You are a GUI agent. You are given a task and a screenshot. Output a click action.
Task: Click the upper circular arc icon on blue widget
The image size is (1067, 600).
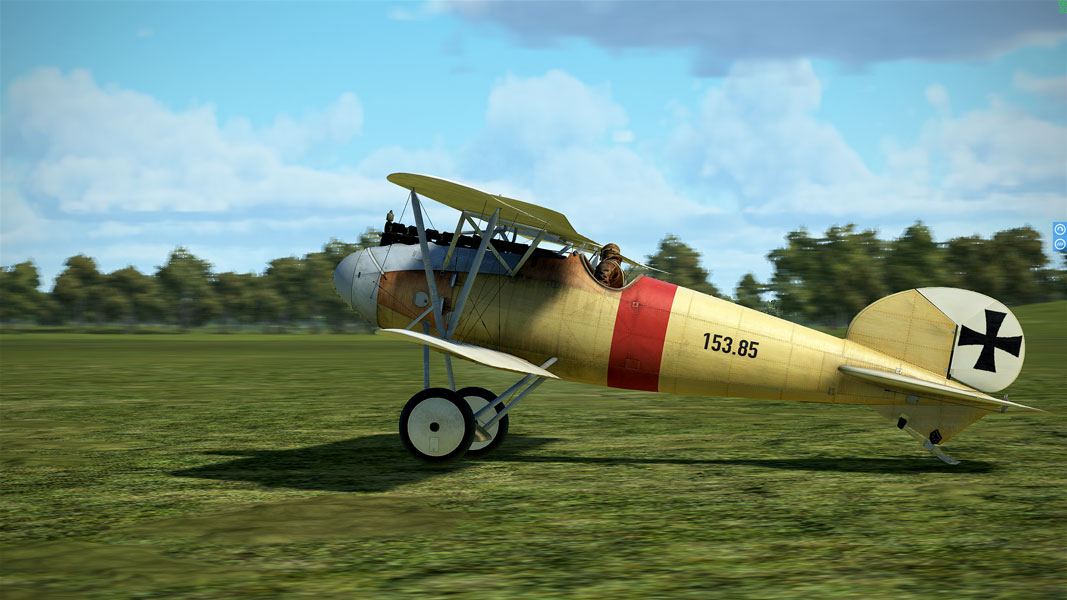(1060, 230)
